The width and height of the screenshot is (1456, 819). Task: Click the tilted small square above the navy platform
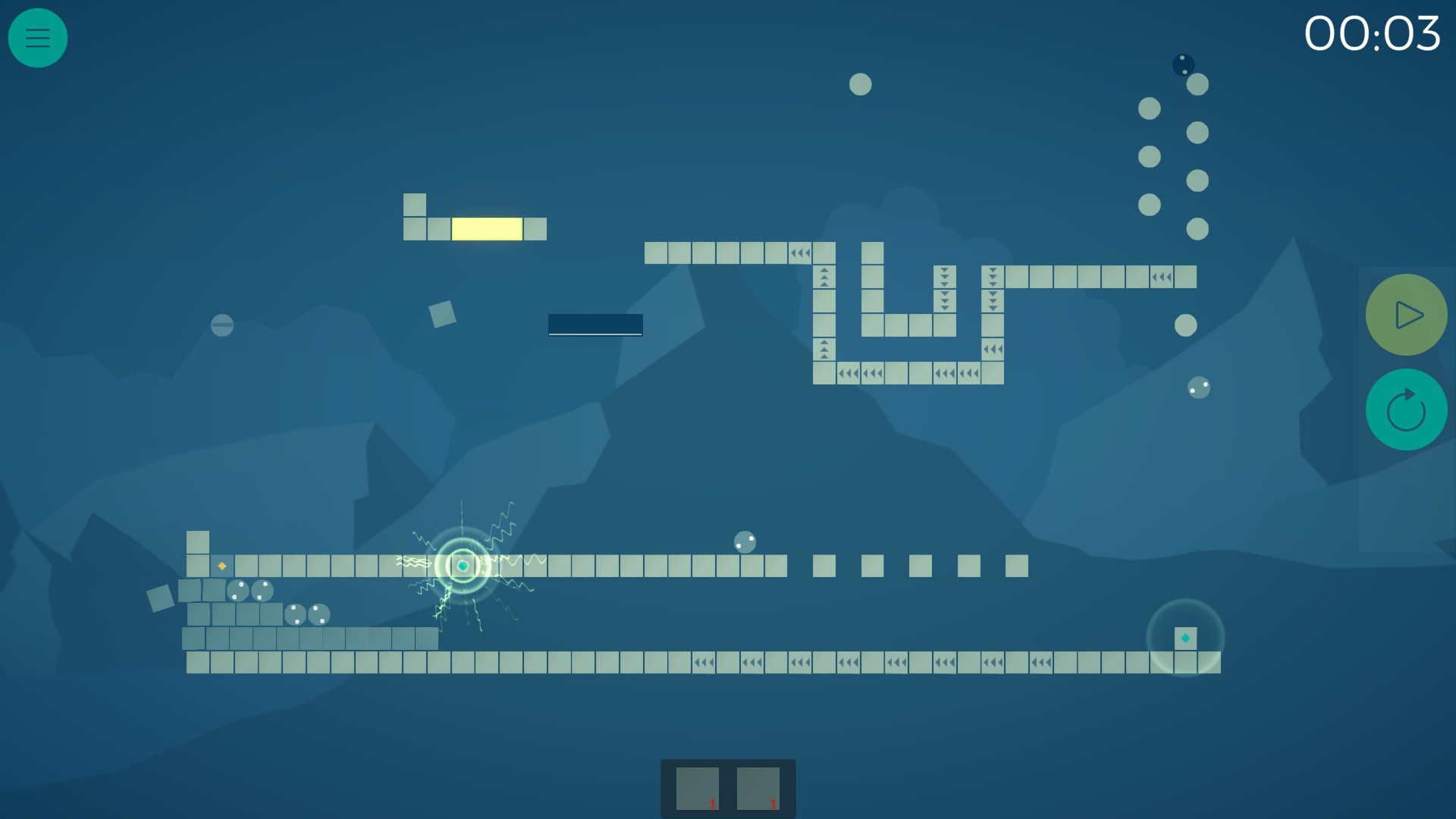[442, 315]
